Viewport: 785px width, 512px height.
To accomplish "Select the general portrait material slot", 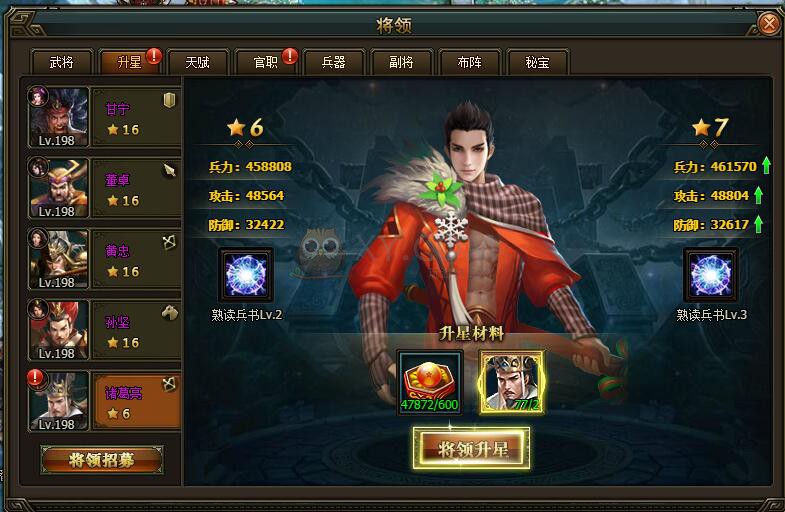I will tap(511, 381).
